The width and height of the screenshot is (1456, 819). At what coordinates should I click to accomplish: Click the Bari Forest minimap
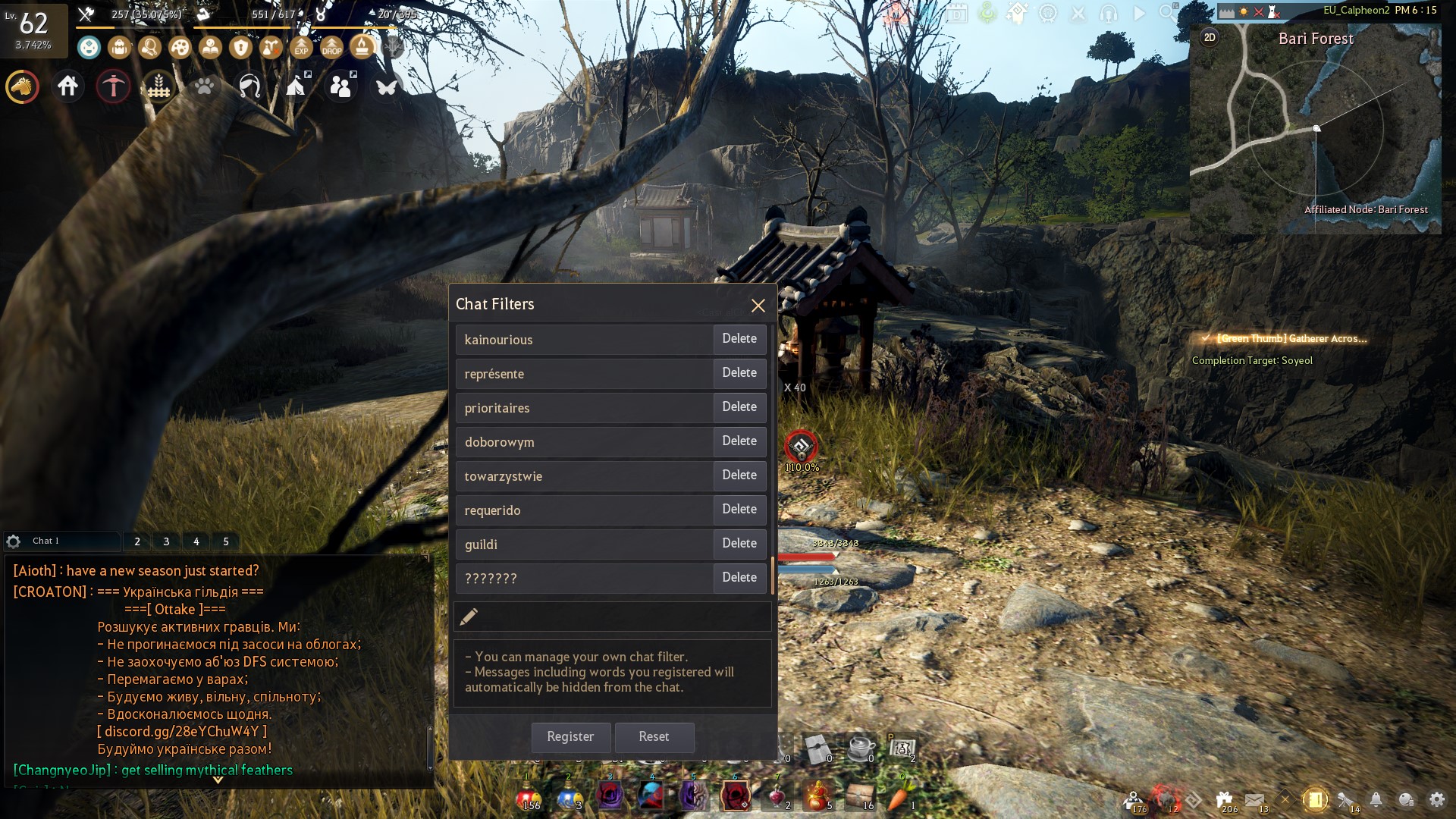coord(1316,136)
